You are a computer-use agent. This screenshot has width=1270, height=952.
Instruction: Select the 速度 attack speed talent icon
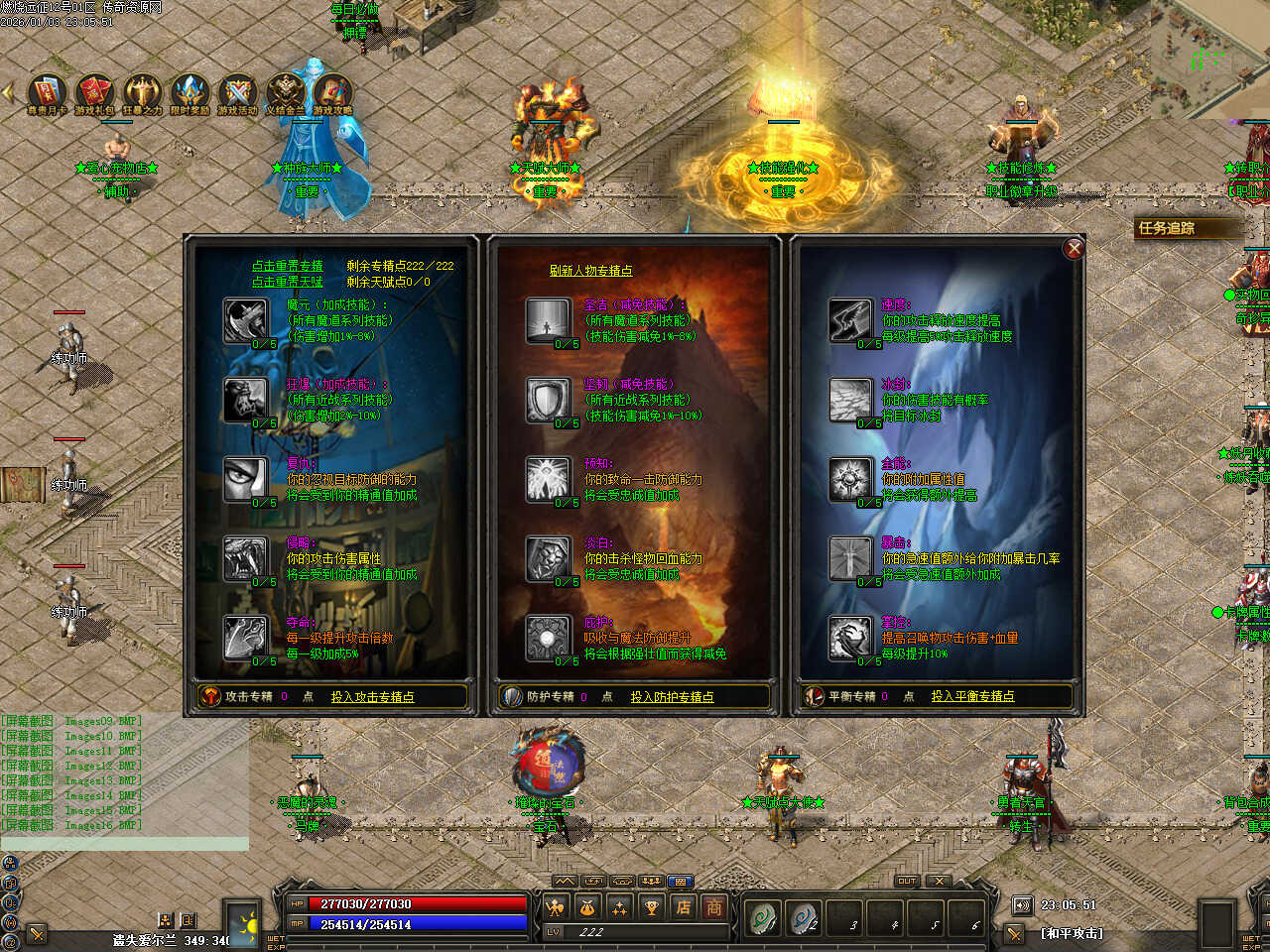850,319
